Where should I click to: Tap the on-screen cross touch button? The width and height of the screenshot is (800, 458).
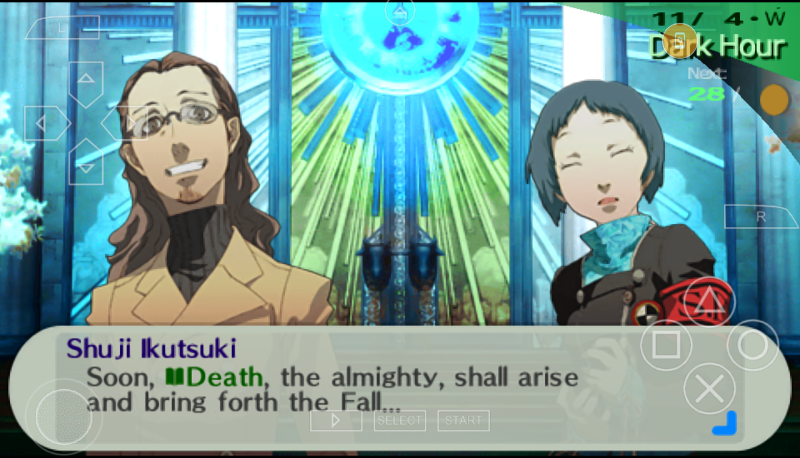tap(709, 389)
